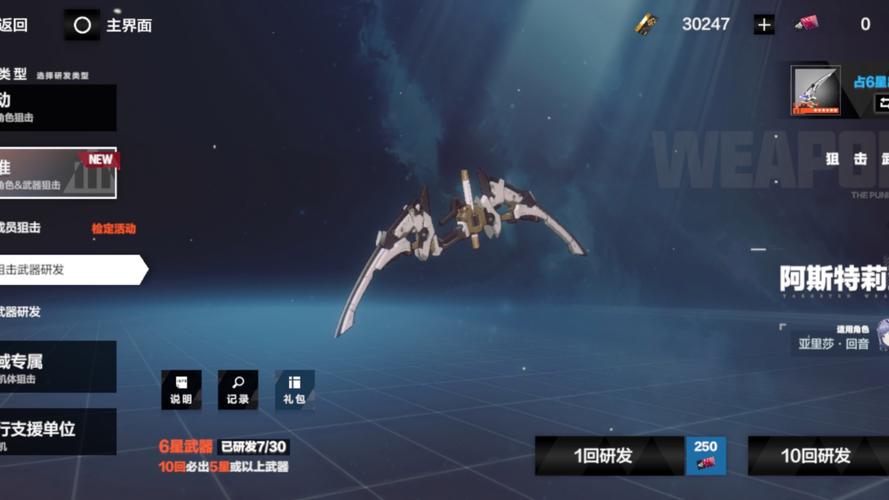The width and height of the screenshot is (889, 500).
Task: Open the 礼包 gift pack shop
Action: coord(294,389)
